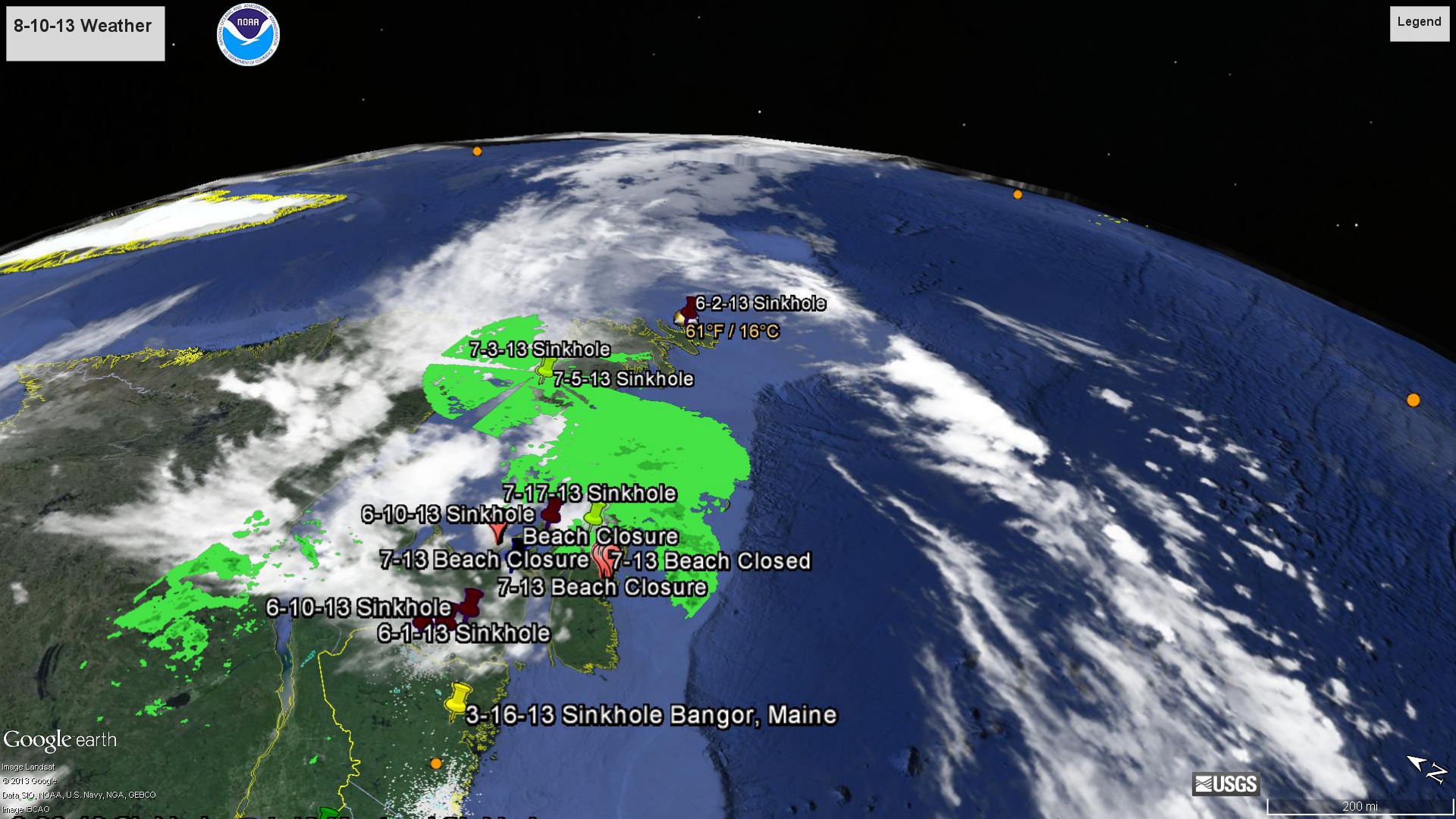Image resolution: width=1456 pixels, height=819 pixels.
Task: Choose the 7-17-13 Sinkhole placemark label
Action: [589, 494]
